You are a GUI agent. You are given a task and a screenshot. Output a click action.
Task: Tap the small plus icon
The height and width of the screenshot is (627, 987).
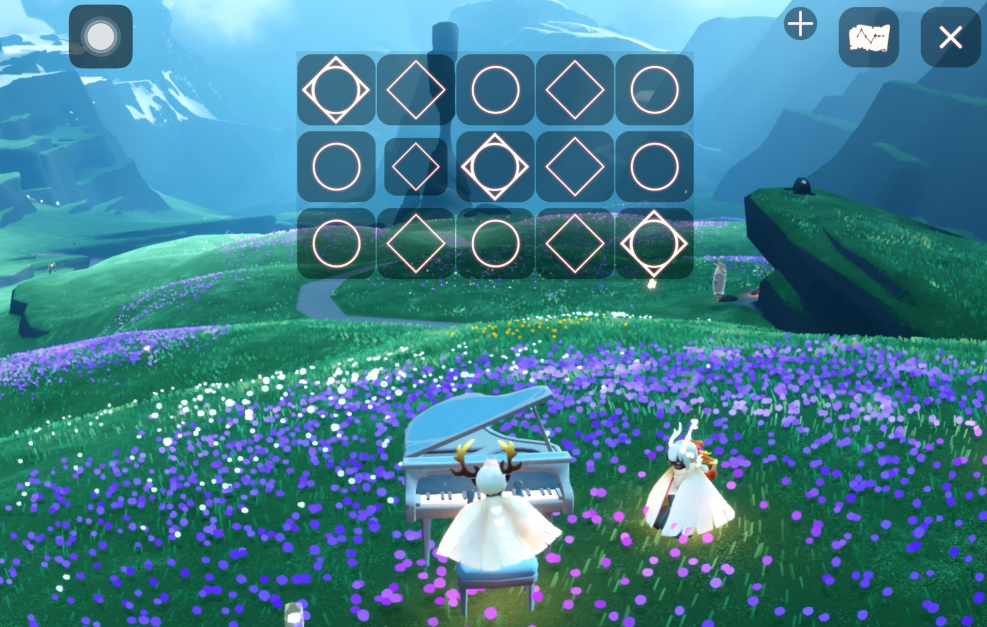tap(801, 24)
